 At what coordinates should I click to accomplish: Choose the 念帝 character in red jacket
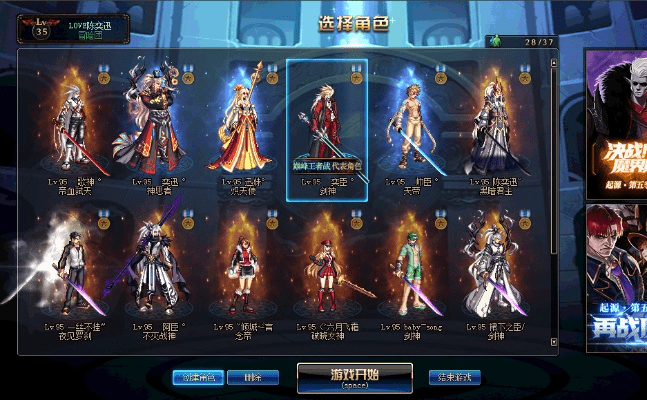[x=243, y=270]
